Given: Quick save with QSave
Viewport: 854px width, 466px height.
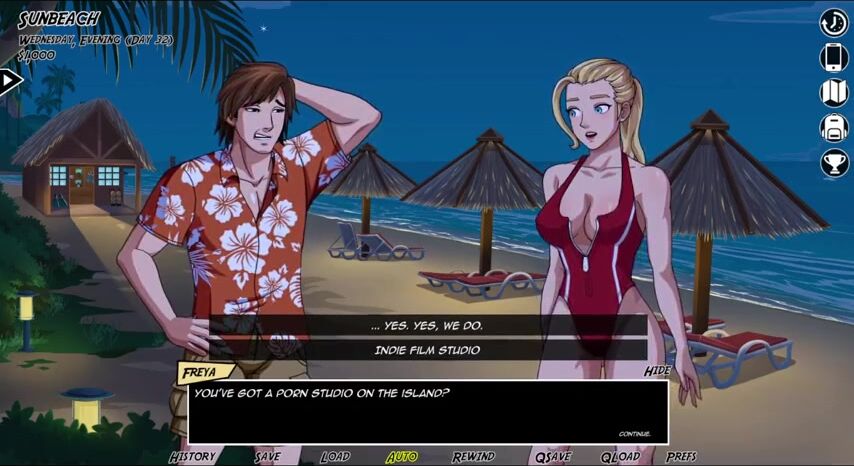Looking at the screenshot, I should coord(552,456).
